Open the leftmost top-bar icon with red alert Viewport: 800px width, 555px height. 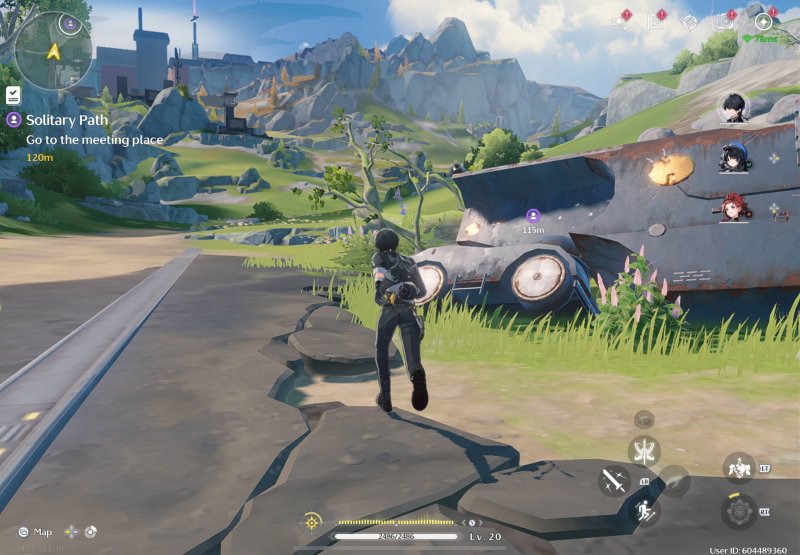618,21
